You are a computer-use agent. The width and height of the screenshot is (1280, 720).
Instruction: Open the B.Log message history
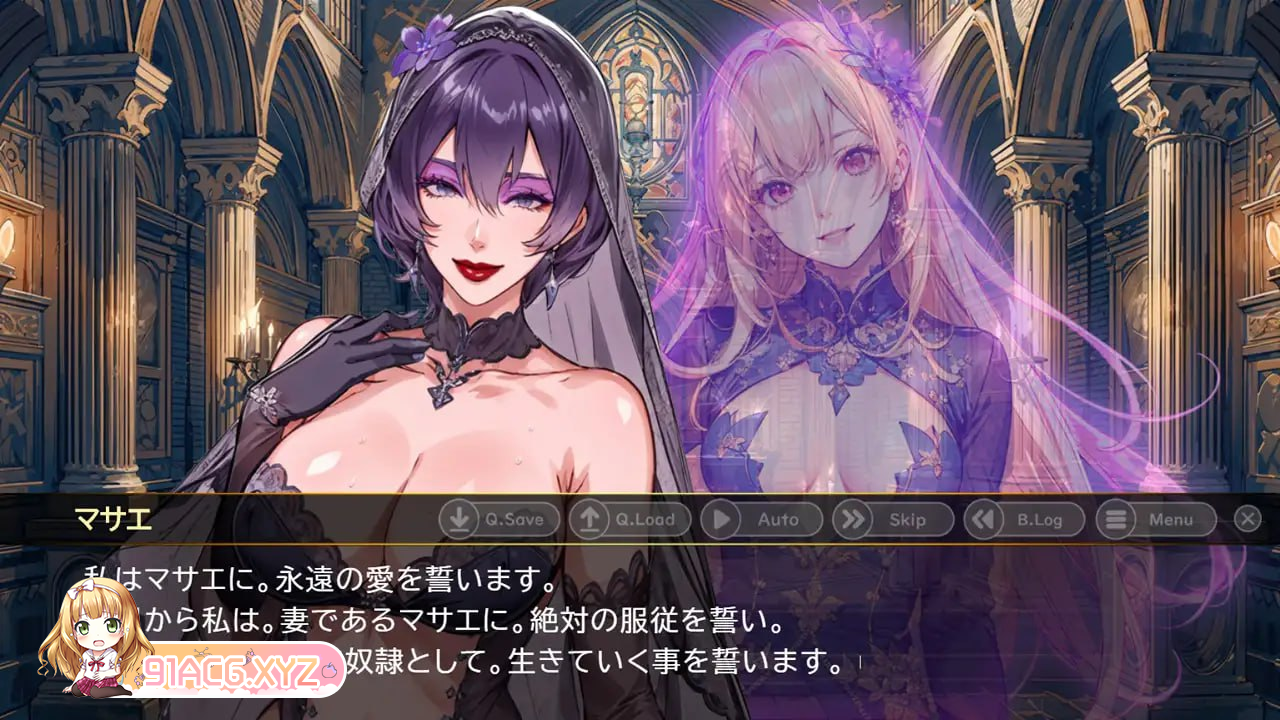coord(1024,520)
